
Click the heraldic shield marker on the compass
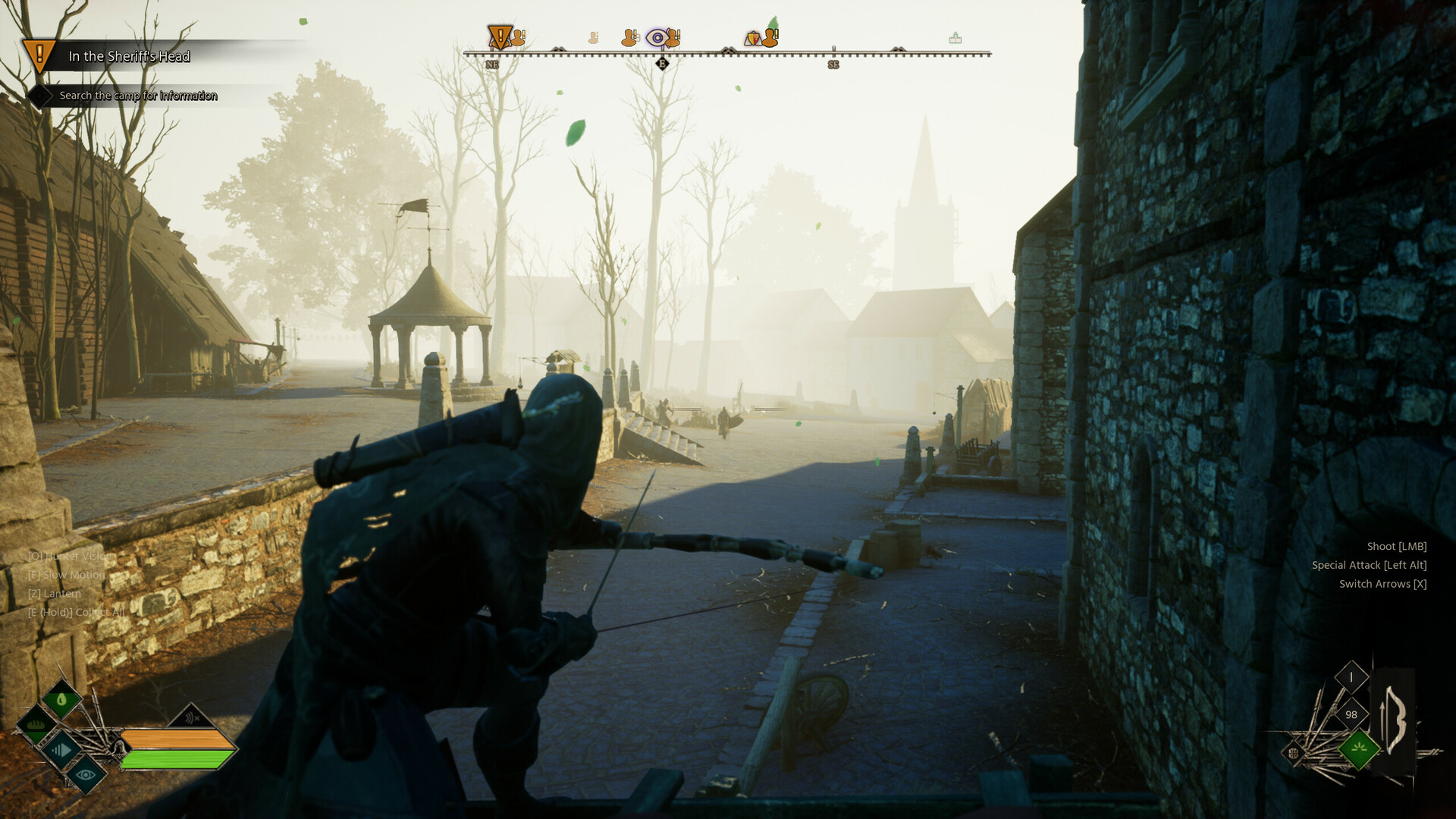coord(753,39)
